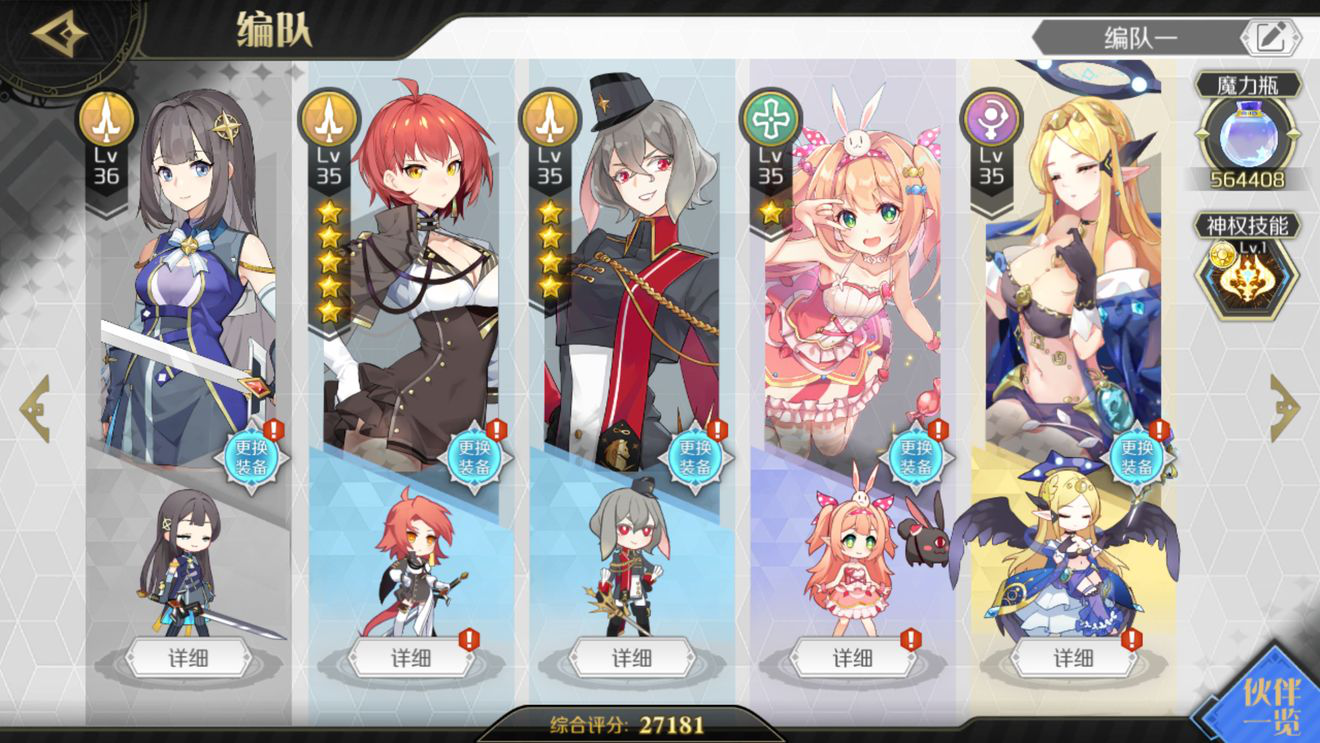Image resolution: width=1320 pixels, height=743 pixels.
Task: Edit the 编队一 team name
Action: click(1270, 38)
